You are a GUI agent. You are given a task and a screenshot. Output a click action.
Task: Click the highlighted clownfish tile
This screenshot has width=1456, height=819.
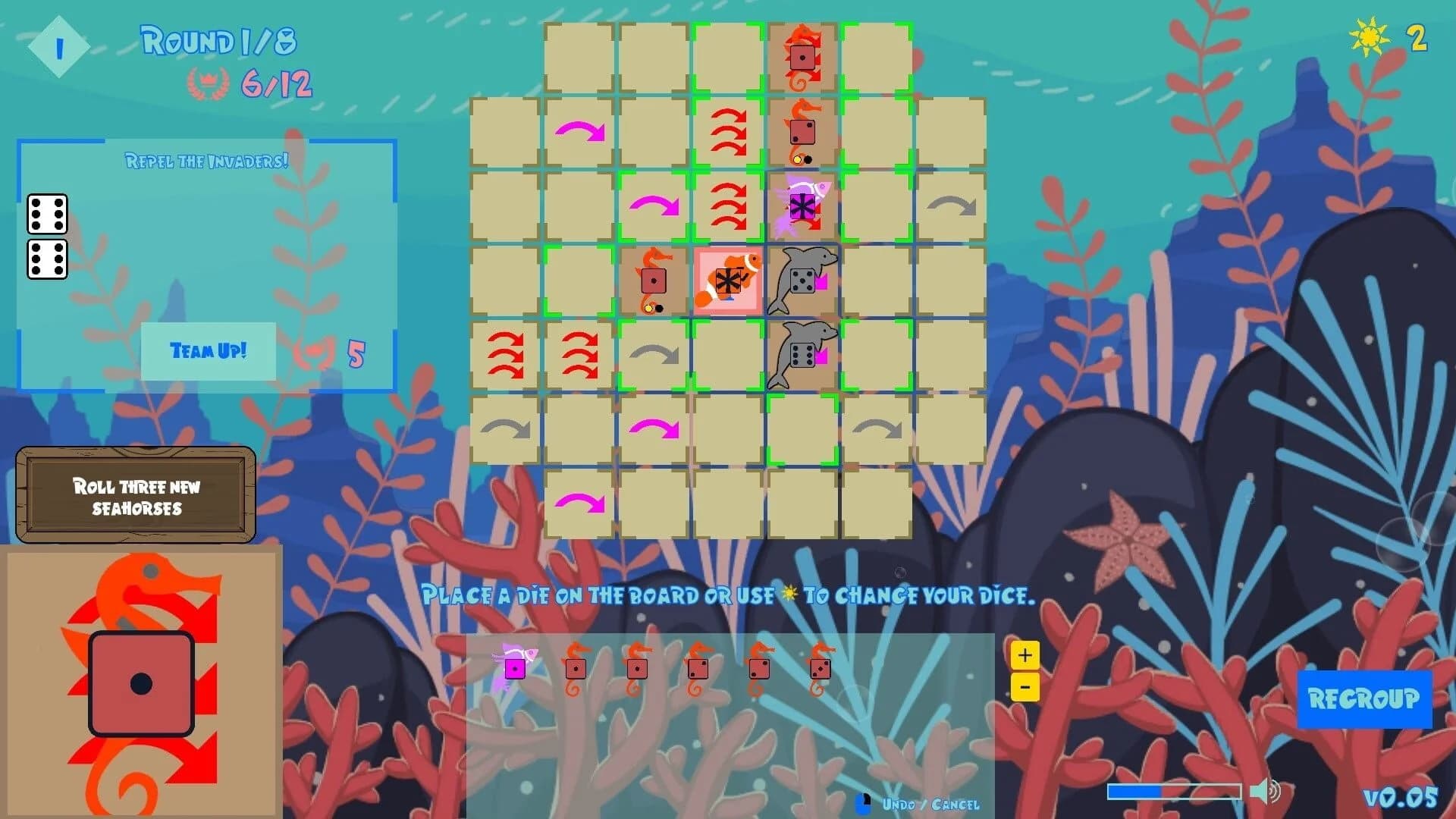726,282
